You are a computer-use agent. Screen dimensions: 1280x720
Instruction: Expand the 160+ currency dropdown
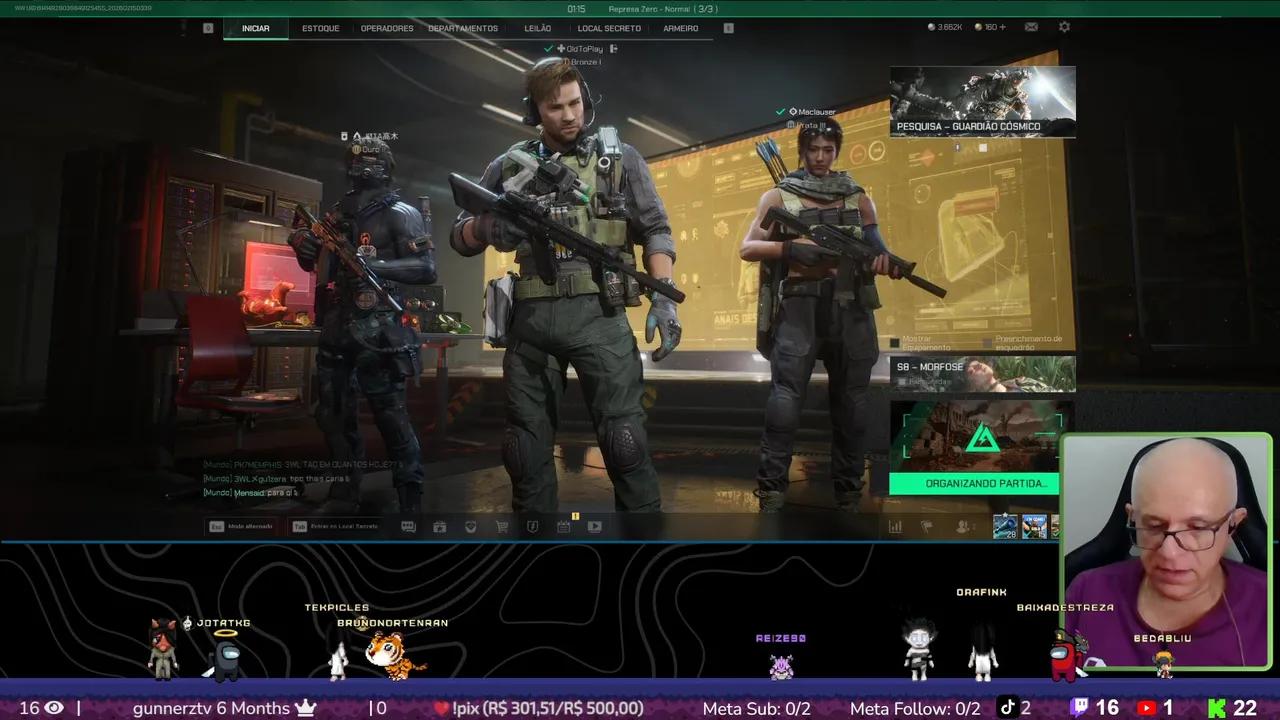989,27
